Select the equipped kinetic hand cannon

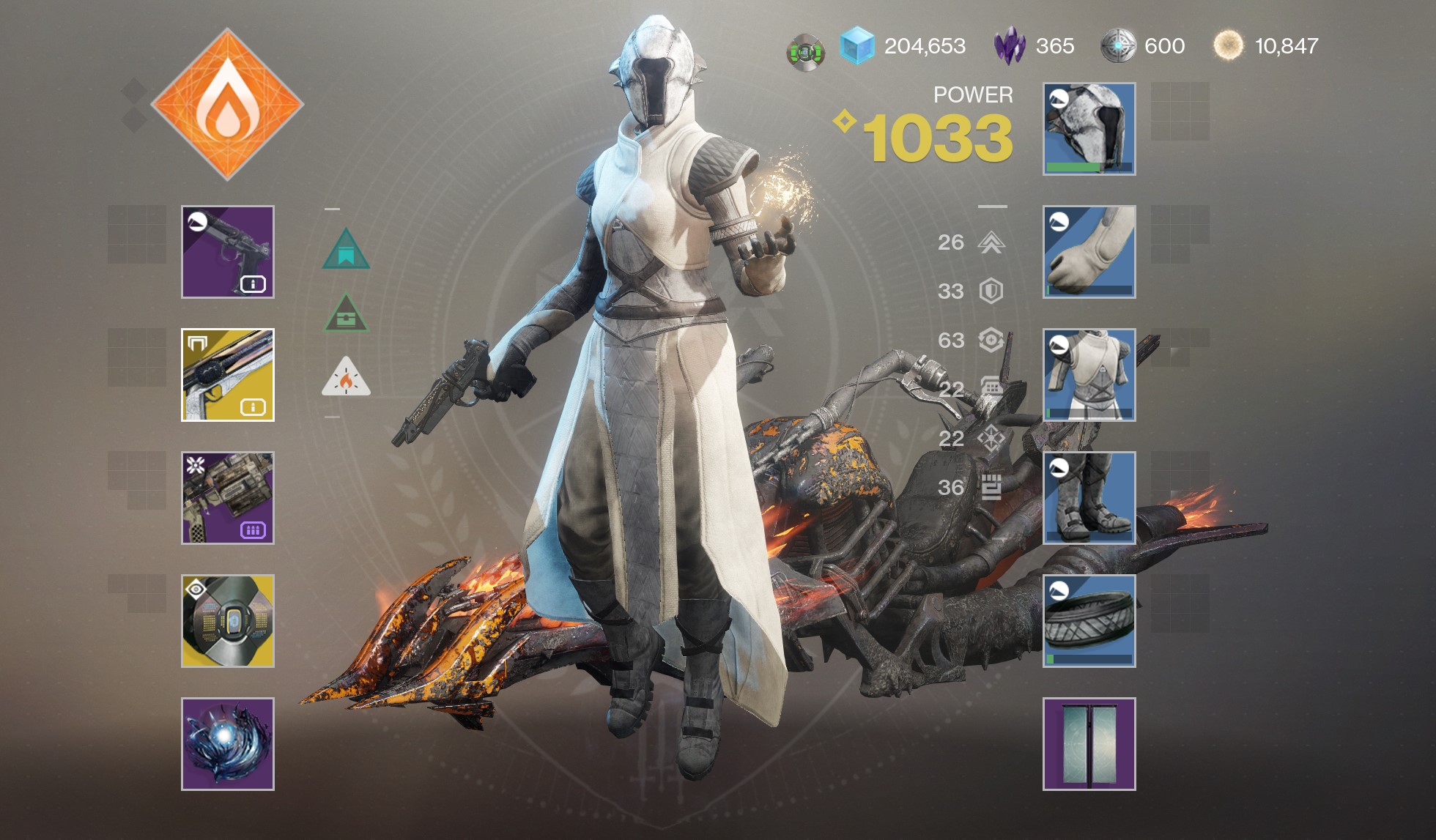227,253
